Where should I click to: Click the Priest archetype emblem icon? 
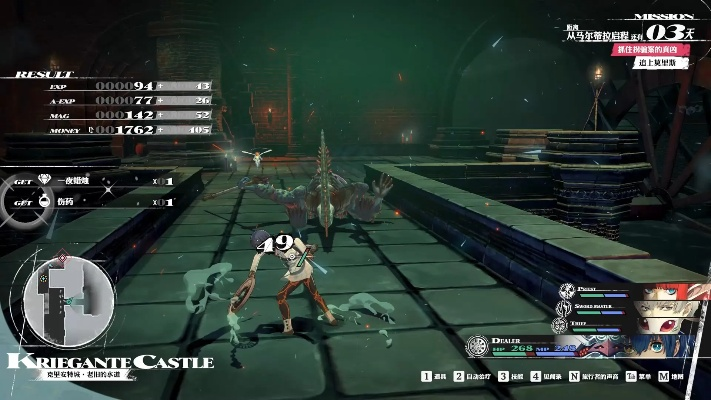[567, 290]
